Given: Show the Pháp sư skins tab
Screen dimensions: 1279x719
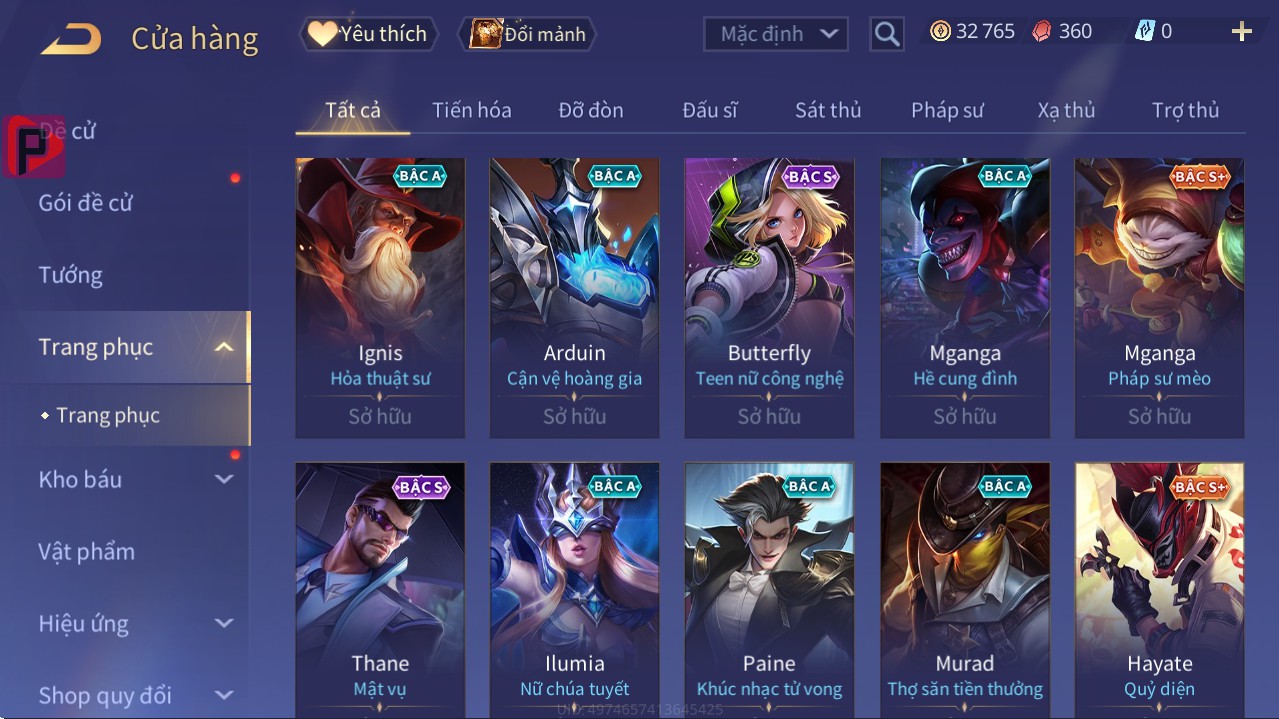Looking at the screenshot, I should [947, 110].
